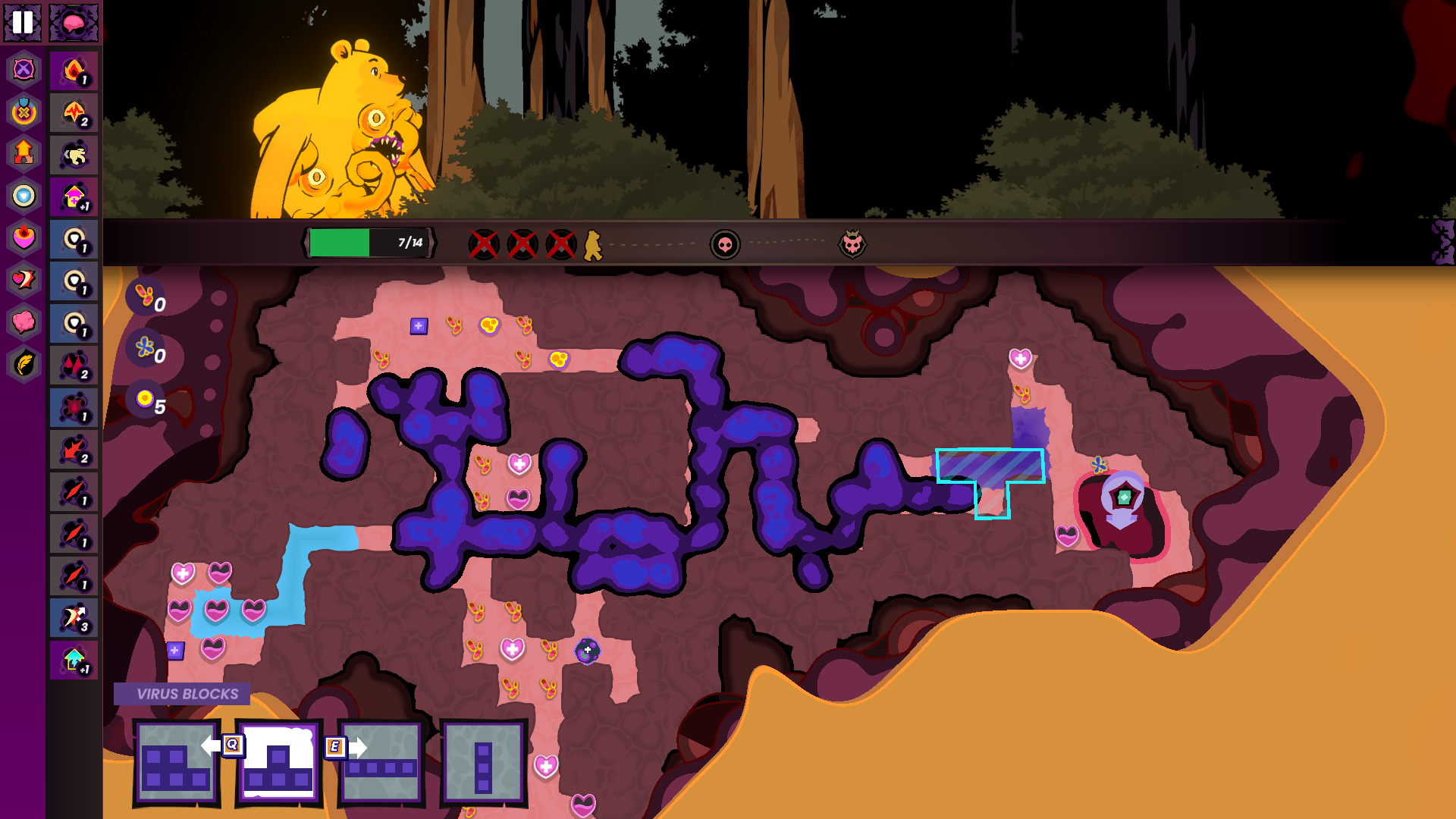Open the brain menu in top-left corner

point(74,23)
